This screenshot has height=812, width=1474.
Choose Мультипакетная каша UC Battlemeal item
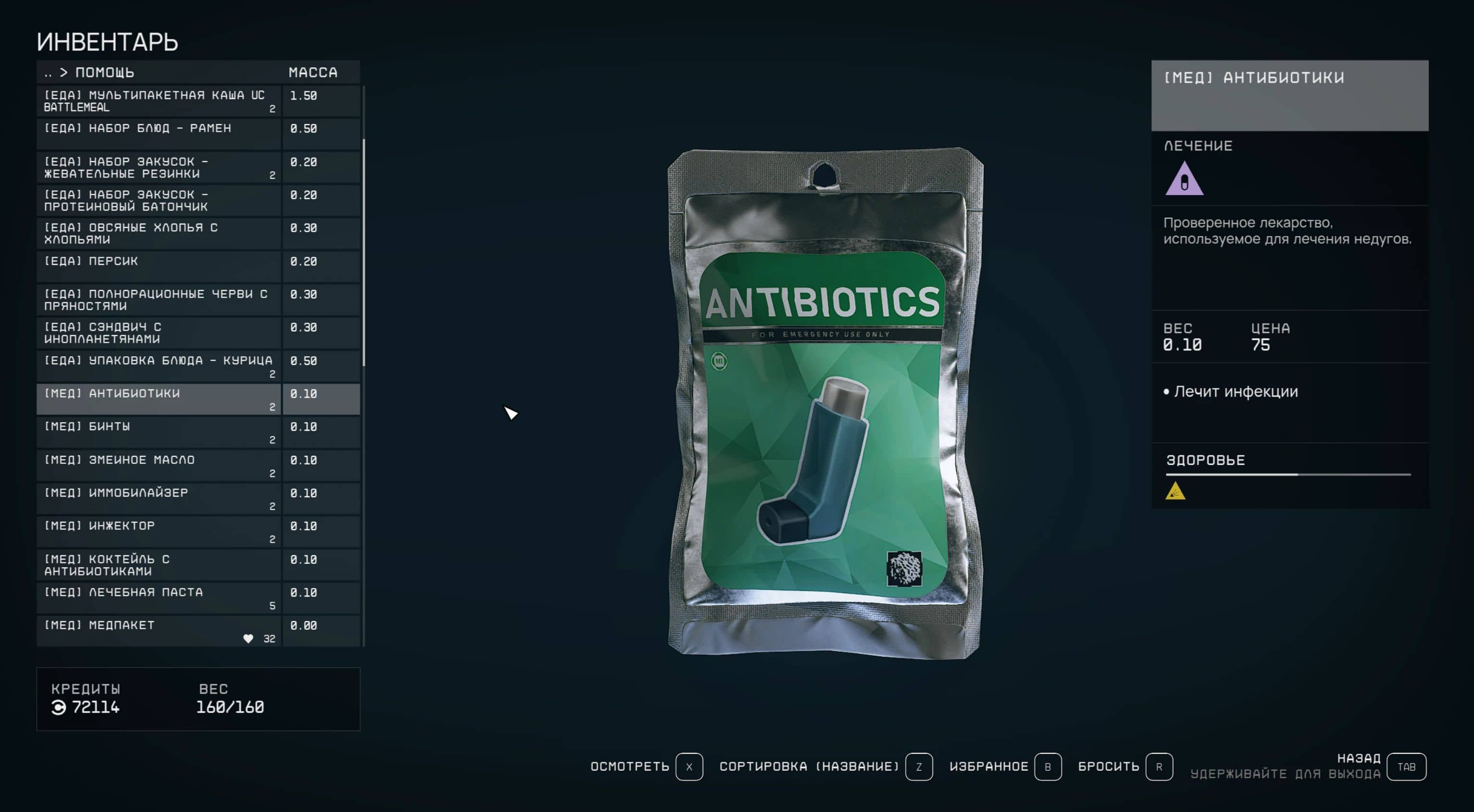tap(159, 100)
